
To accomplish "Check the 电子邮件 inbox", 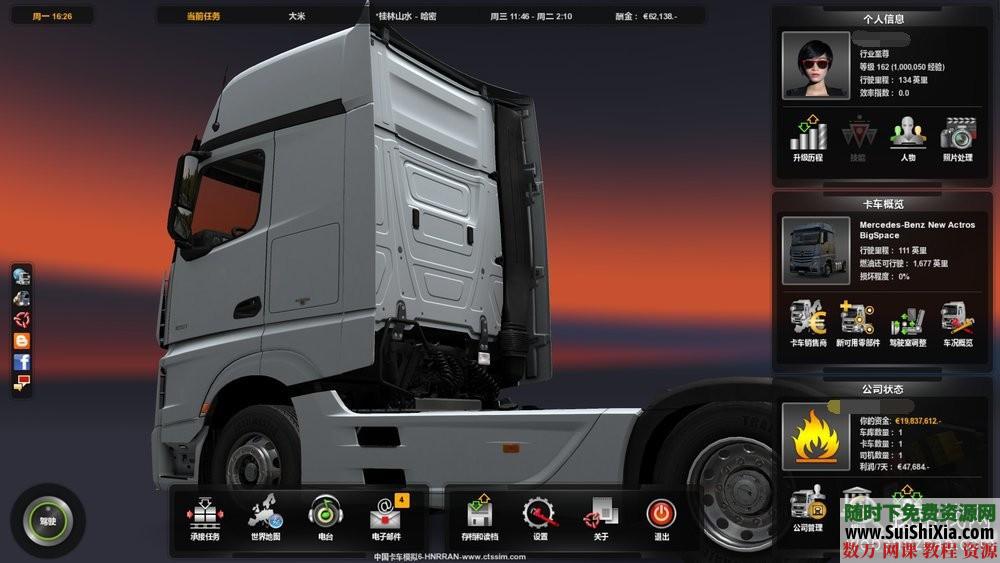I will click(x=385, y=516).
